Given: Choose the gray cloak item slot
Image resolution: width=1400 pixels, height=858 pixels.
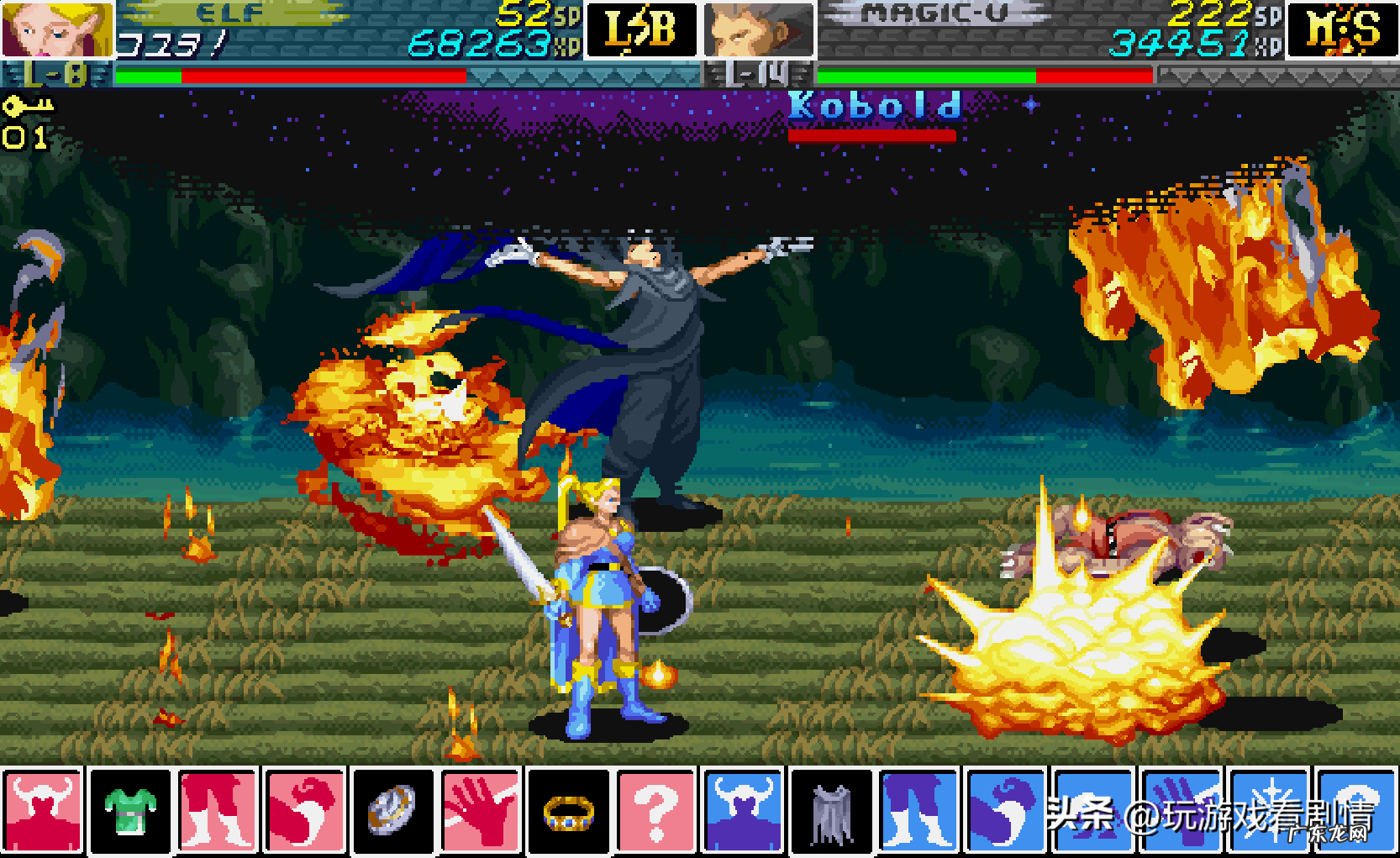Looking at the screenshot, I should click(832, 811).
